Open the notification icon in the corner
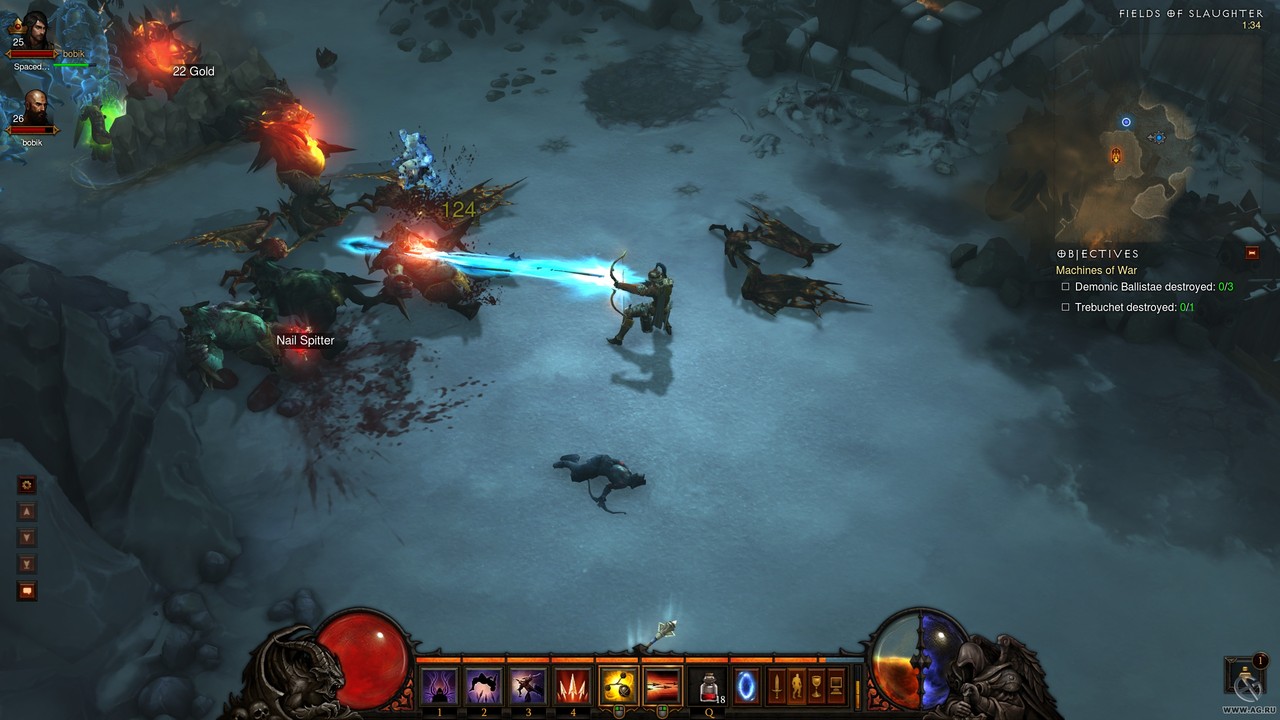Screen dimensions: 1280x720 tap(1246, 675)
